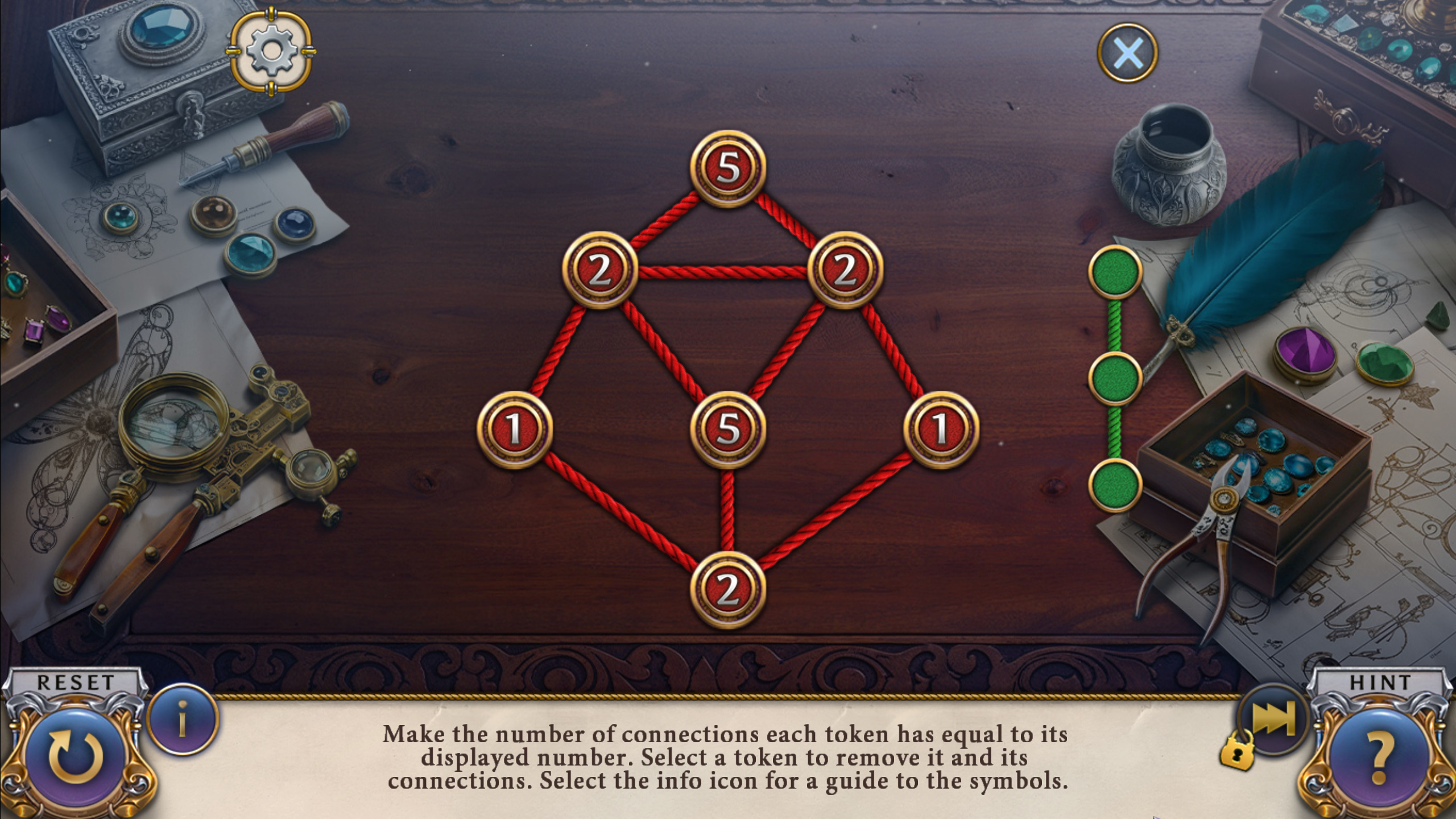Open the gear settings menu
The height and width of the screenshot is (819, 1456).
[x=271, y=52]
